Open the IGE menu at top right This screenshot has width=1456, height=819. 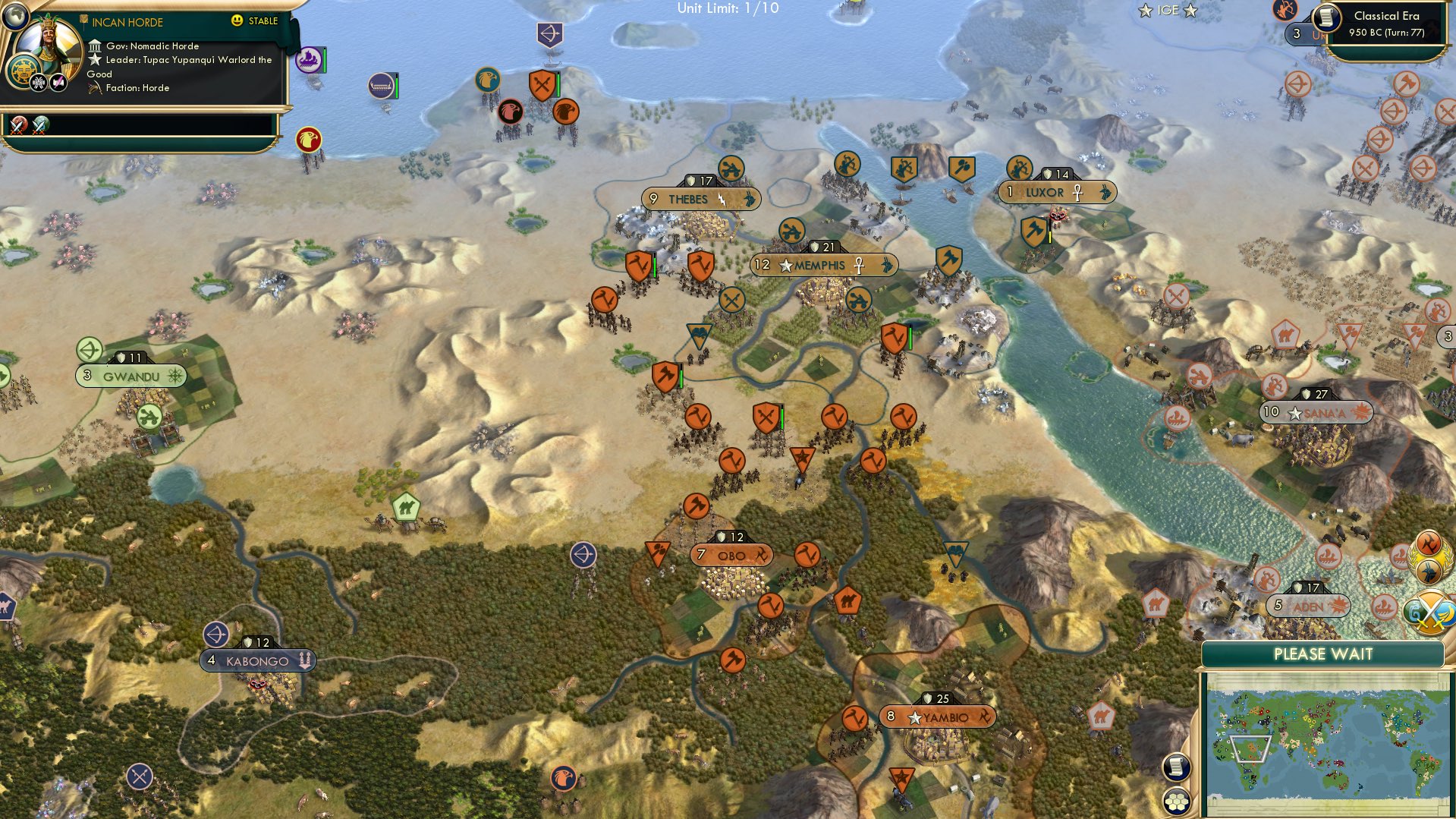[1168, 11]
